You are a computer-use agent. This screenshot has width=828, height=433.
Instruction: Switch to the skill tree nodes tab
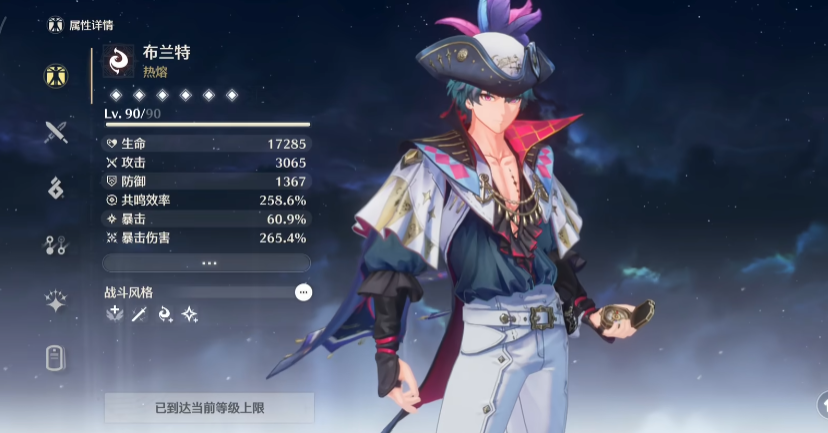coord(57,244)
